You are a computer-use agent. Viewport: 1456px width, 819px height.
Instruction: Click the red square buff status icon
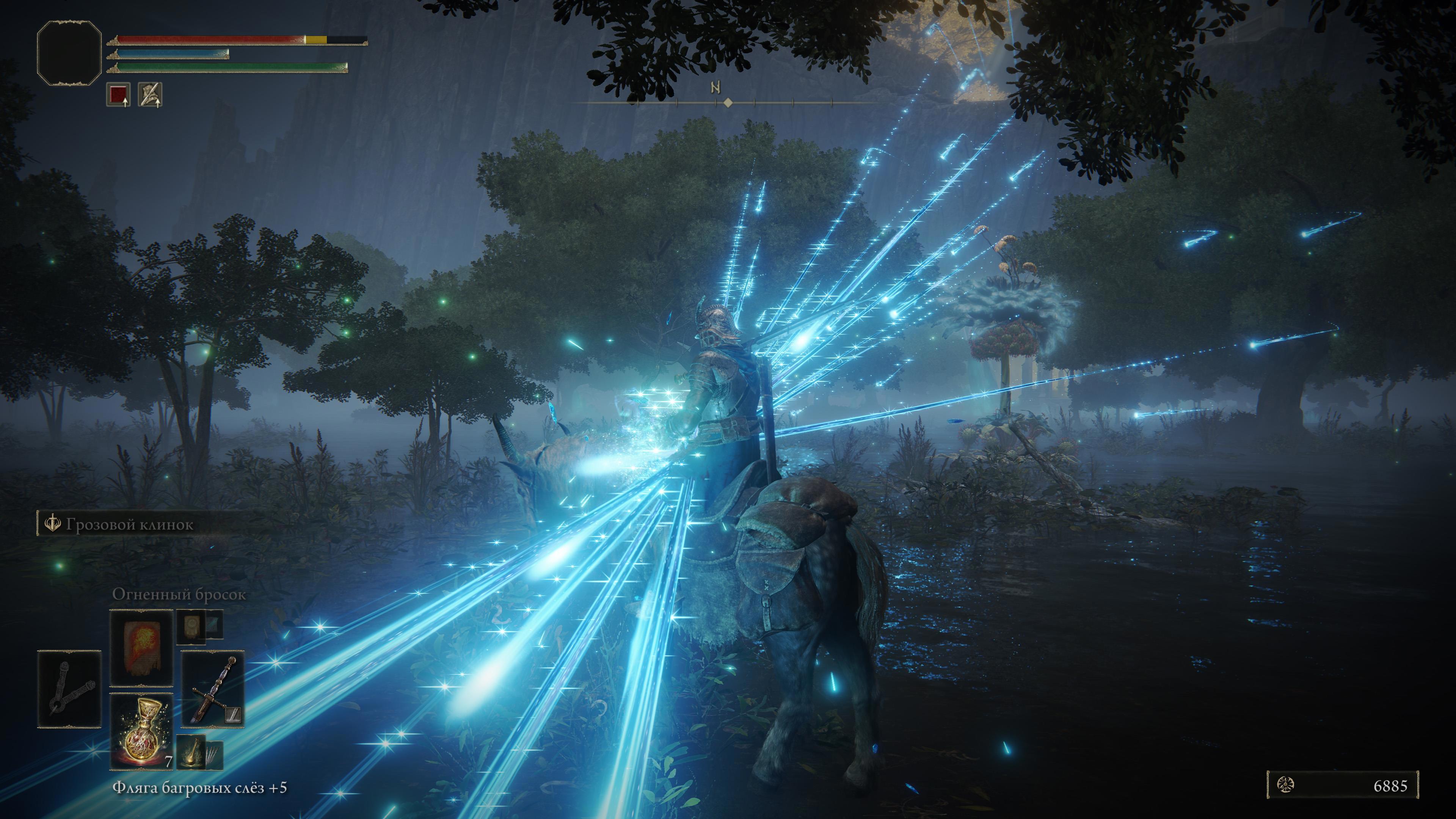pyautogui.click(x=119, y=94)
